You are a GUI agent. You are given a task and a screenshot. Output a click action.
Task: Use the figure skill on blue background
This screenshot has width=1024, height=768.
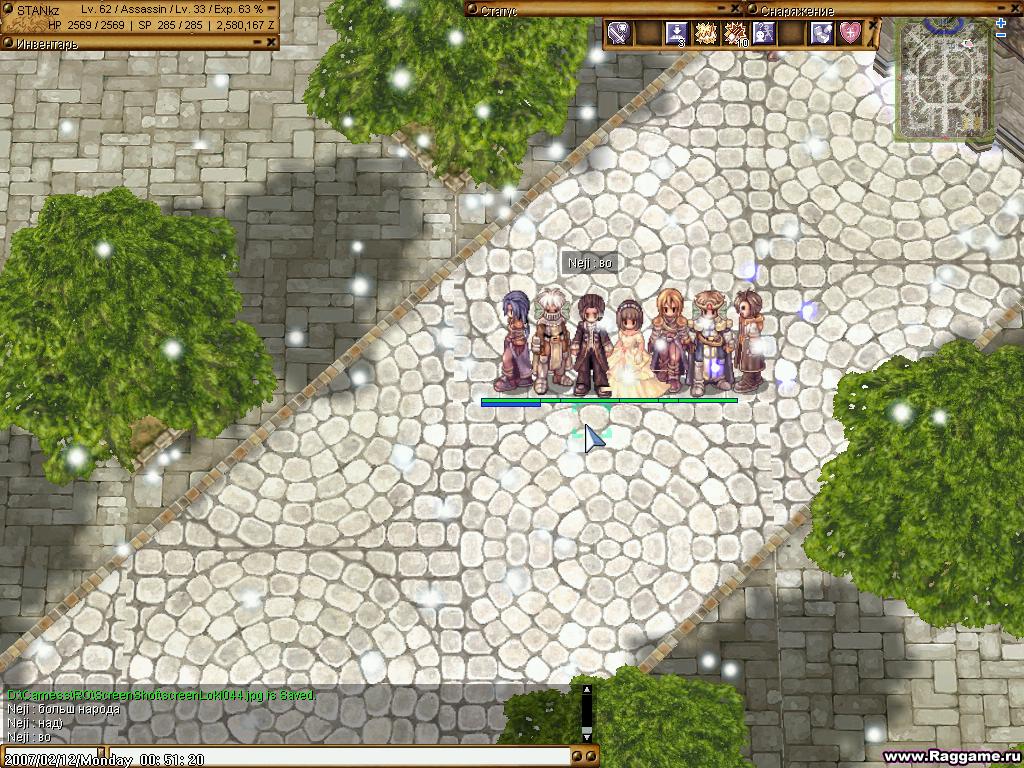click(763, 33)
